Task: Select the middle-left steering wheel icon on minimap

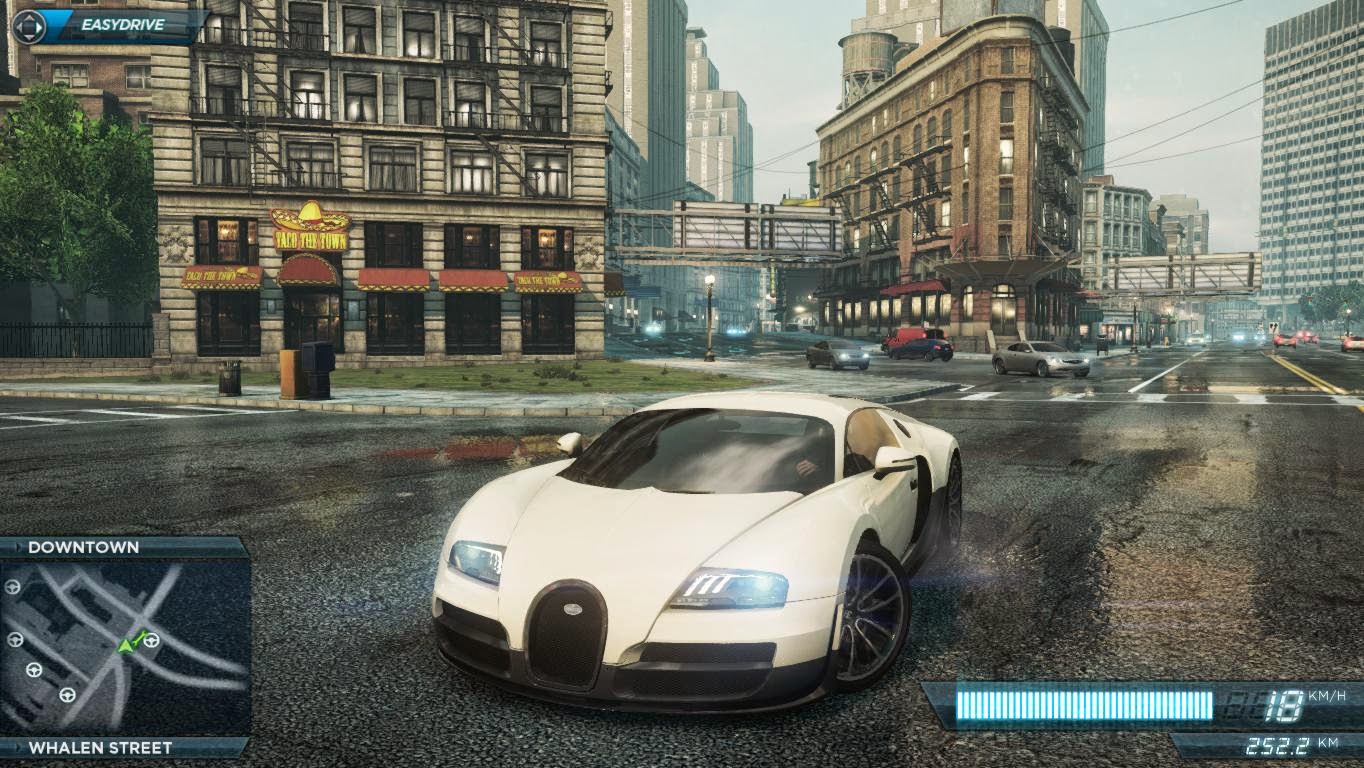Action: [x=16, y=641]
